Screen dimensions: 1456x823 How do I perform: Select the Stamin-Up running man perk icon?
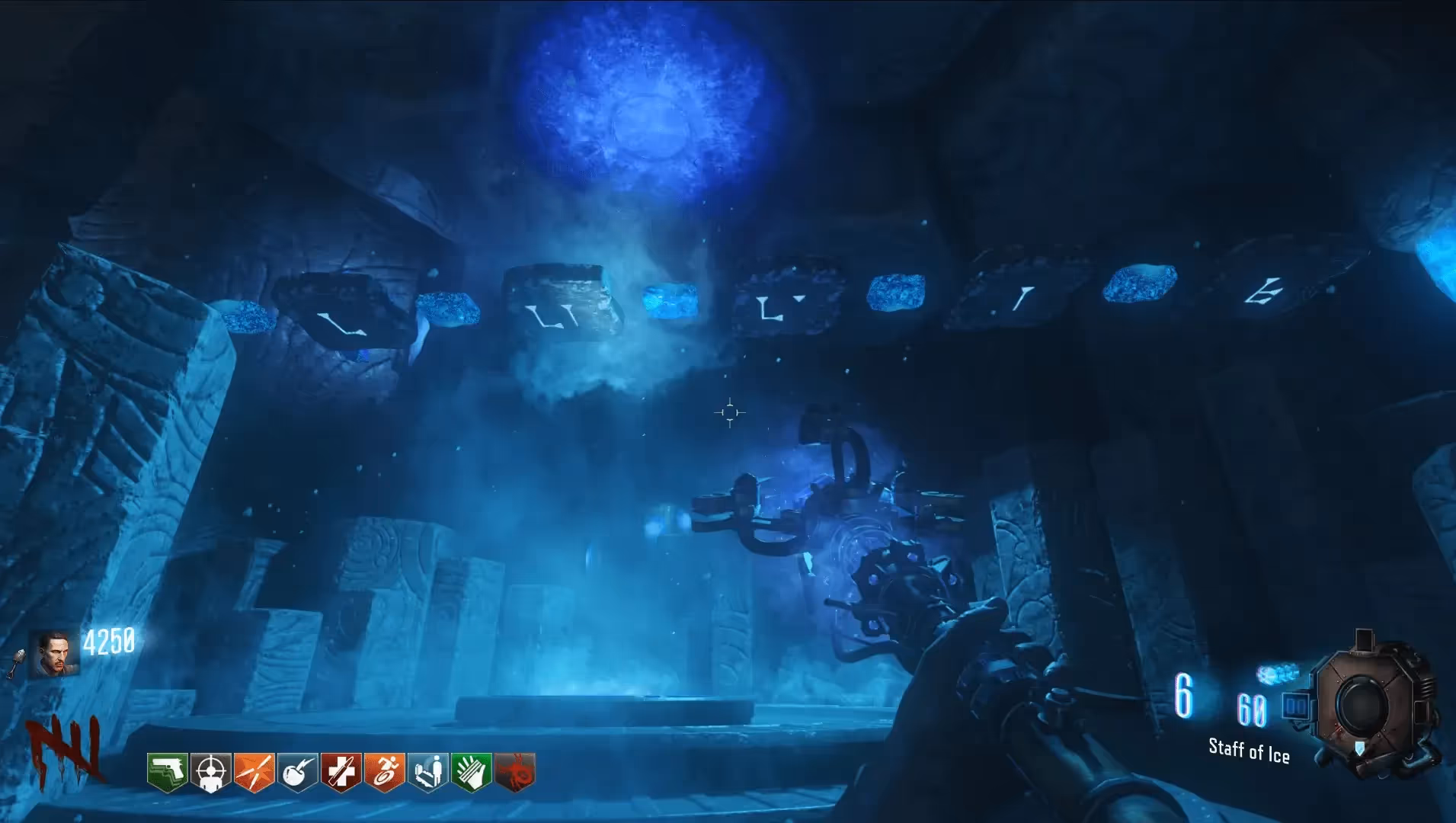(x=385, y=772)
